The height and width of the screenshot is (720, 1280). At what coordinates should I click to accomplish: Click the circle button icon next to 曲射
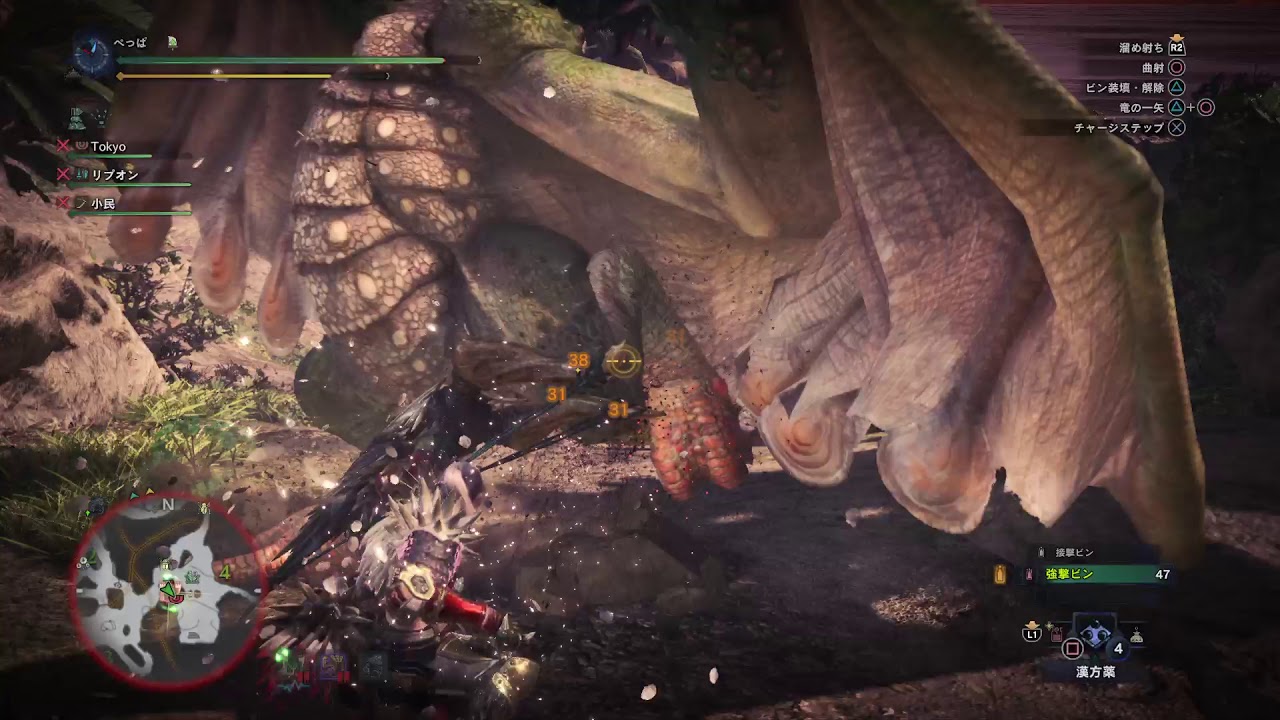click(x=1178, y=67)
